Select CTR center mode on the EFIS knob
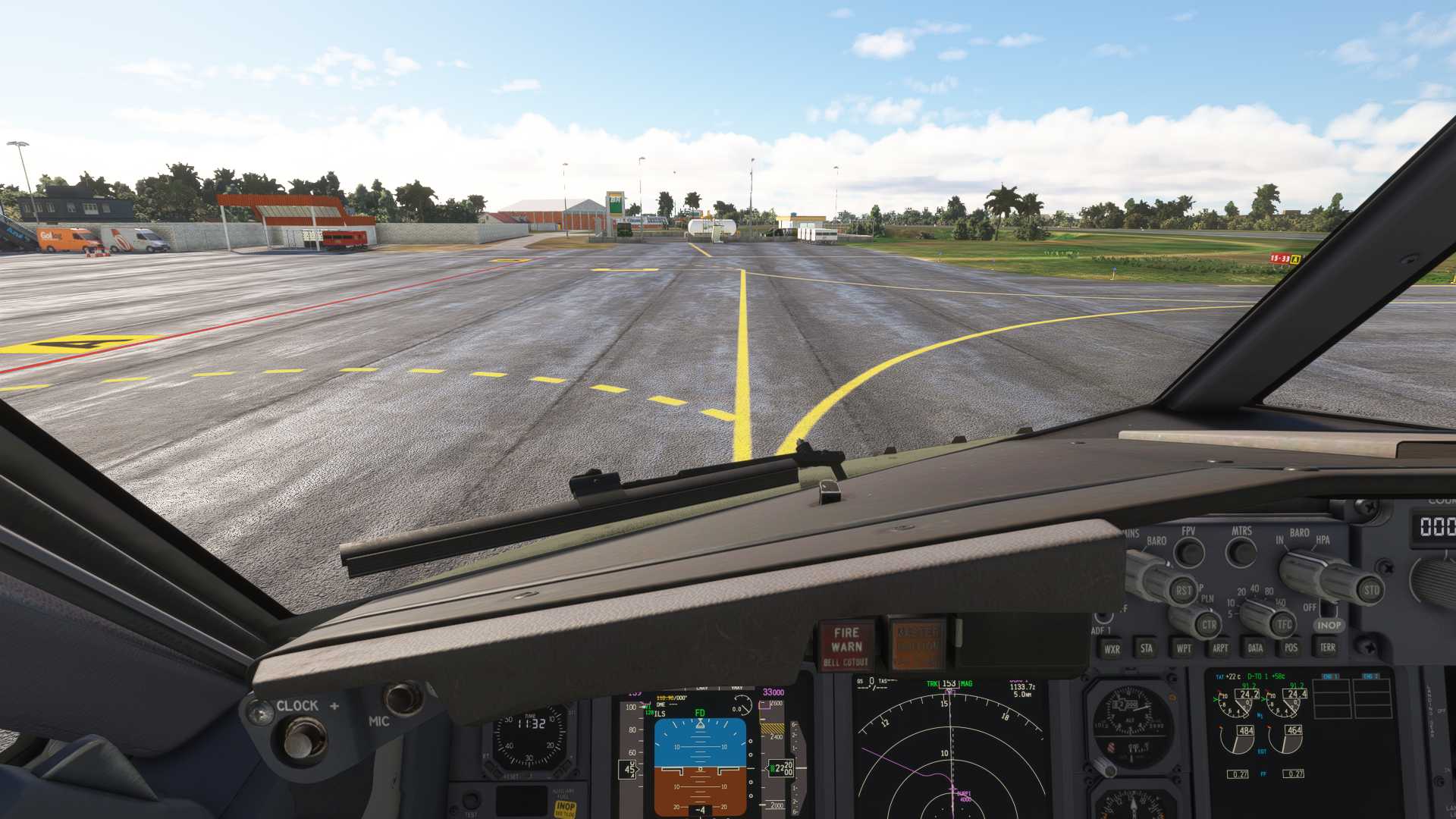Image resolution: width=1456 pixels, height=819 pixels. pos(1209,624)
